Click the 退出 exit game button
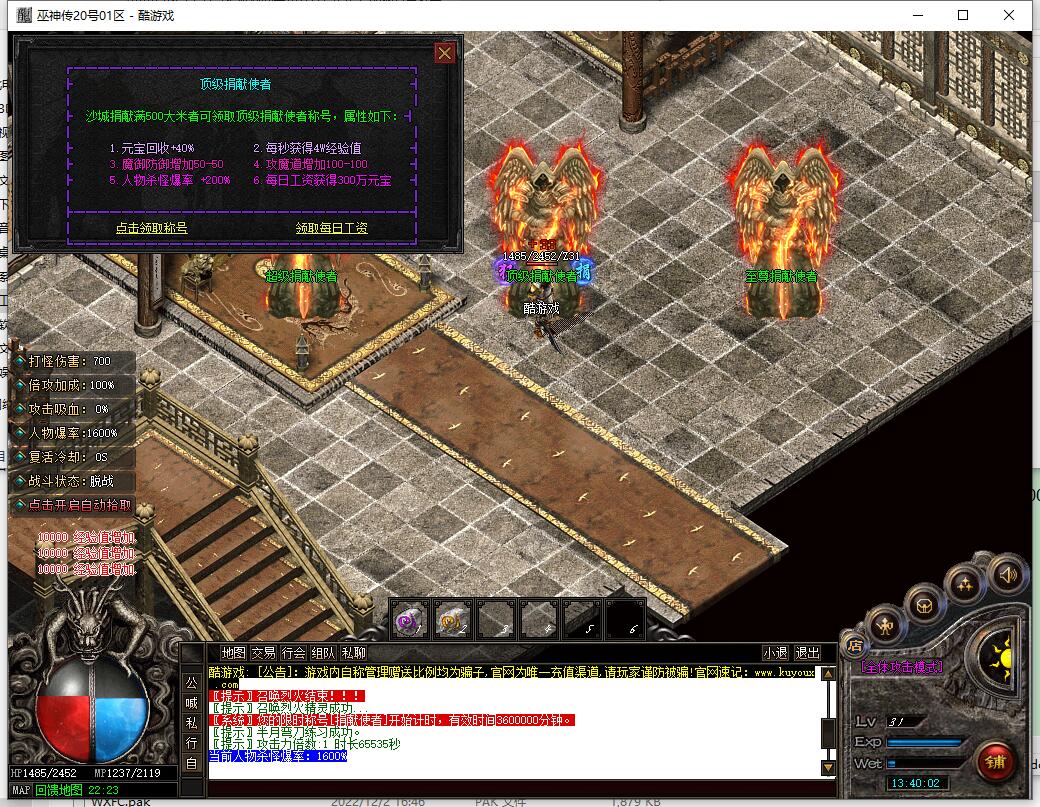Image resolution: width=1040 pixels, height=807 pixels. (x=807, y=653)
